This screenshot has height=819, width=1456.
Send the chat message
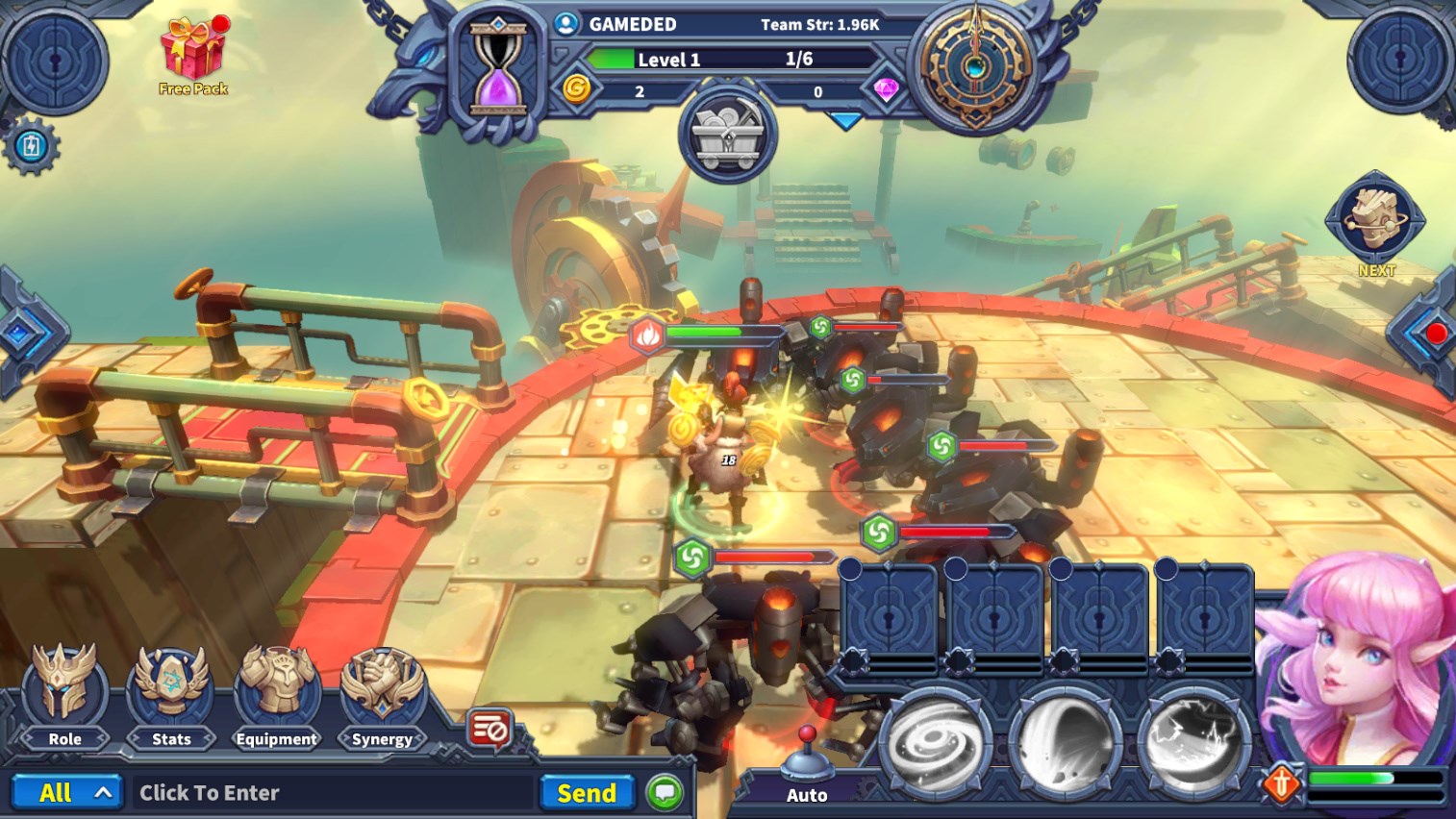[587, 793]
